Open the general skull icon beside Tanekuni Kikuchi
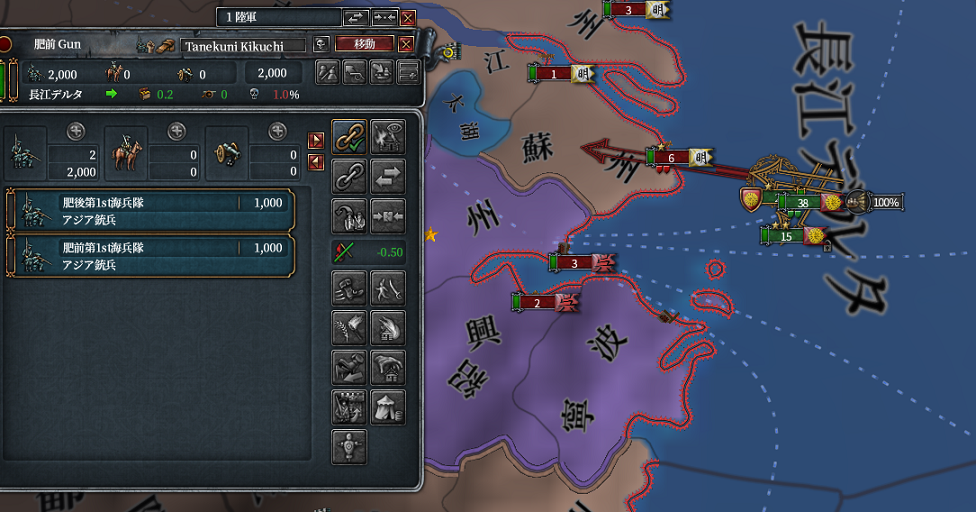 point(321,44)
